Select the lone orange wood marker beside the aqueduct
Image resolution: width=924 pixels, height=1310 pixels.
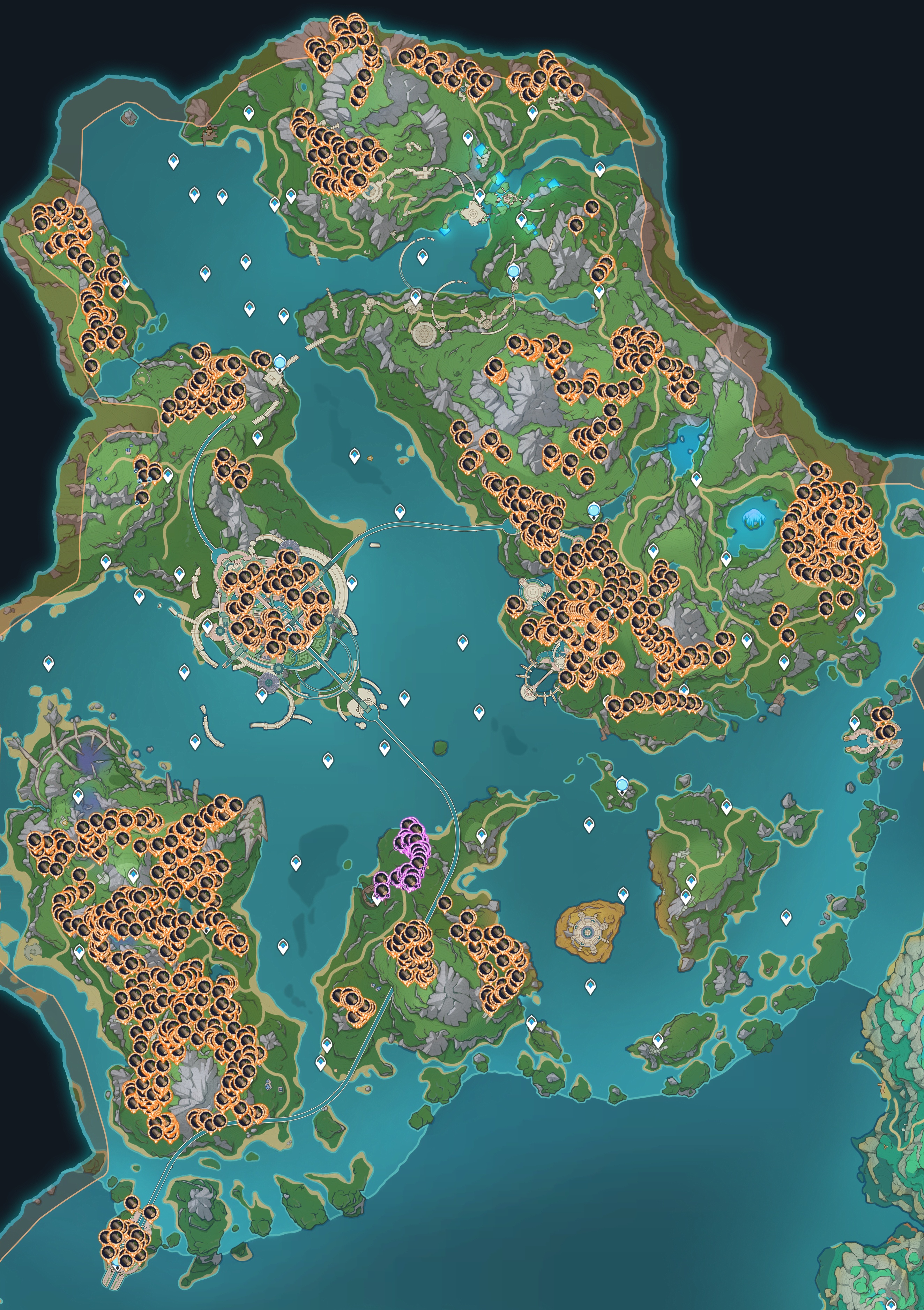tap(445, 903)
